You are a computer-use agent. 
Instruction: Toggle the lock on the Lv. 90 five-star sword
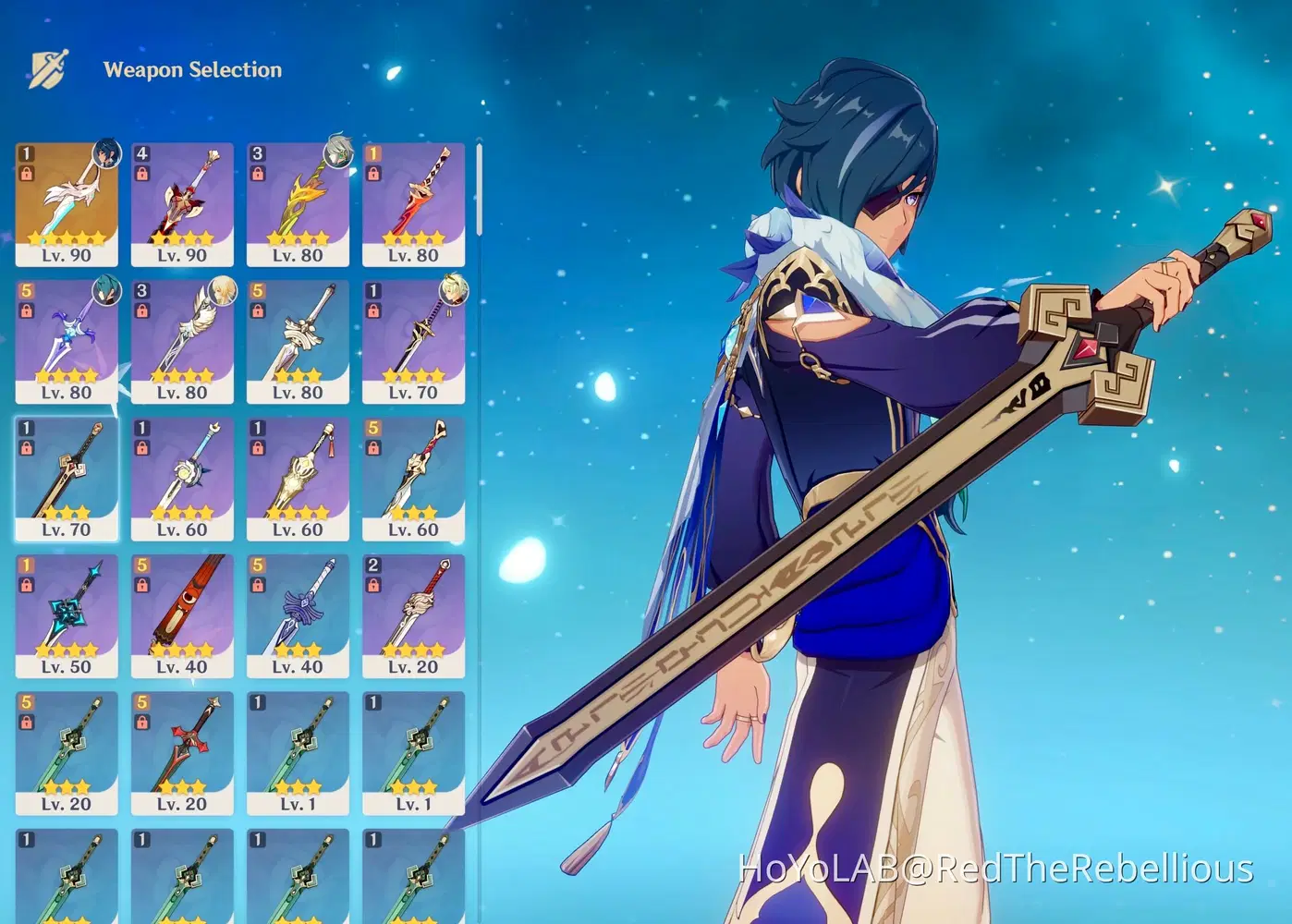click(26, 175)
